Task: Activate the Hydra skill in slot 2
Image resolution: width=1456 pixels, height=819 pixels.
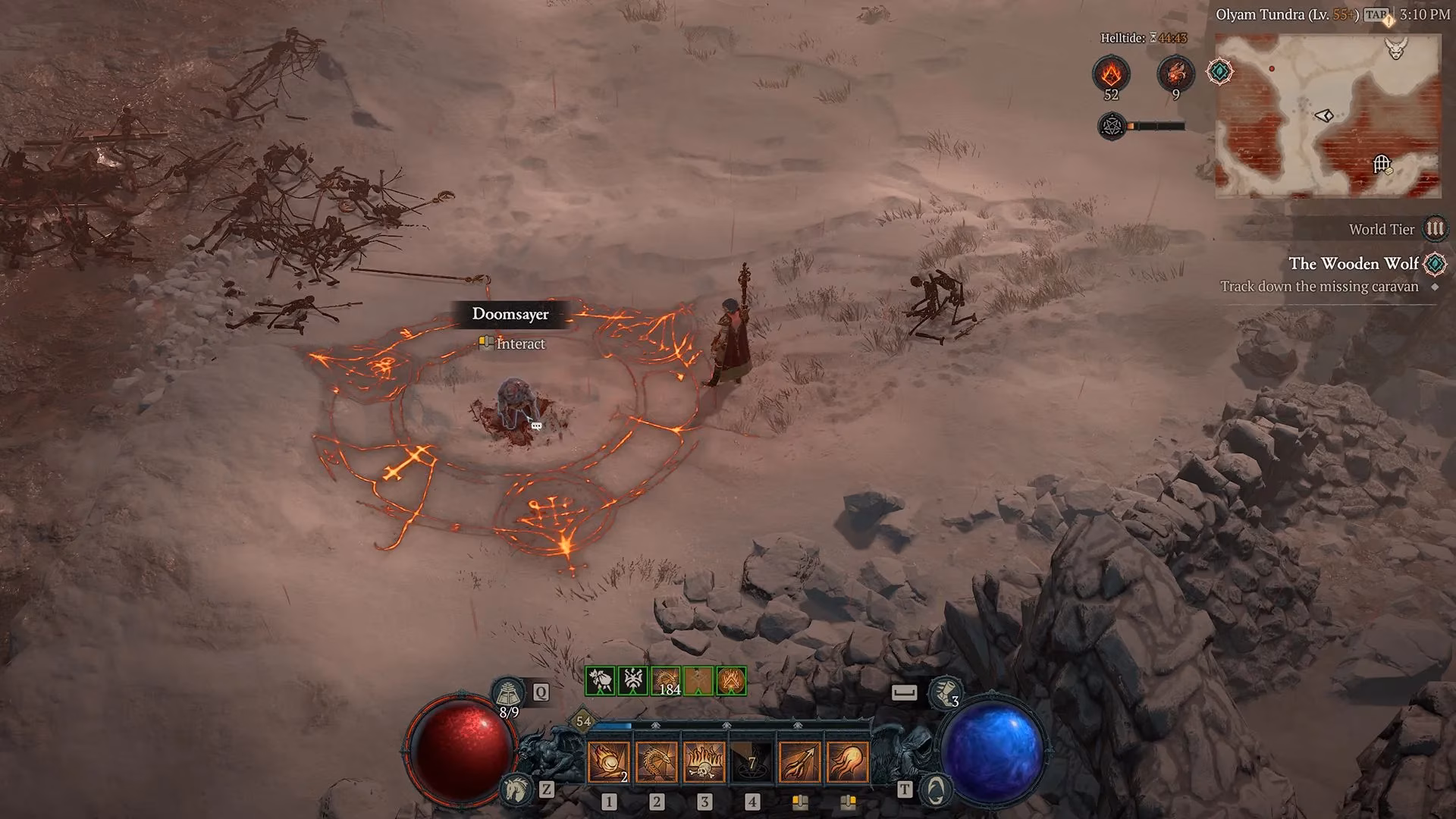Action: [x=657, y=762]
